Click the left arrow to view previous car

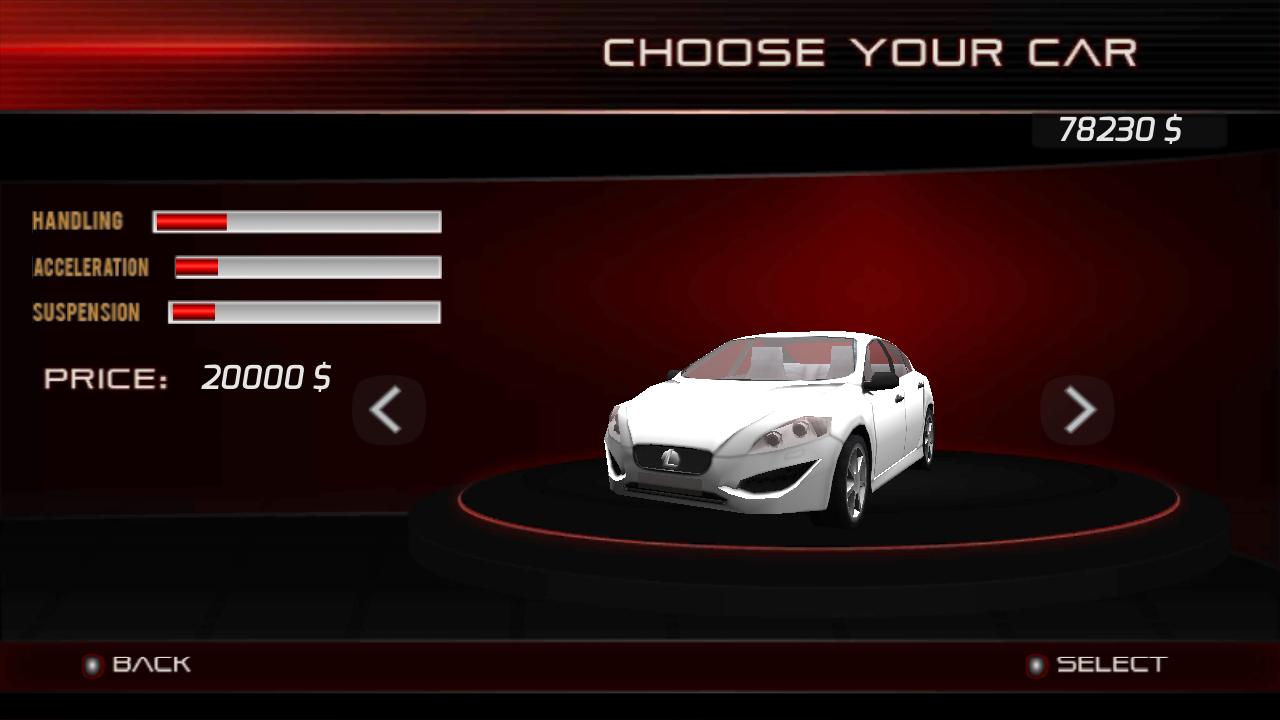pyautogui.click(x=389, y=410)
